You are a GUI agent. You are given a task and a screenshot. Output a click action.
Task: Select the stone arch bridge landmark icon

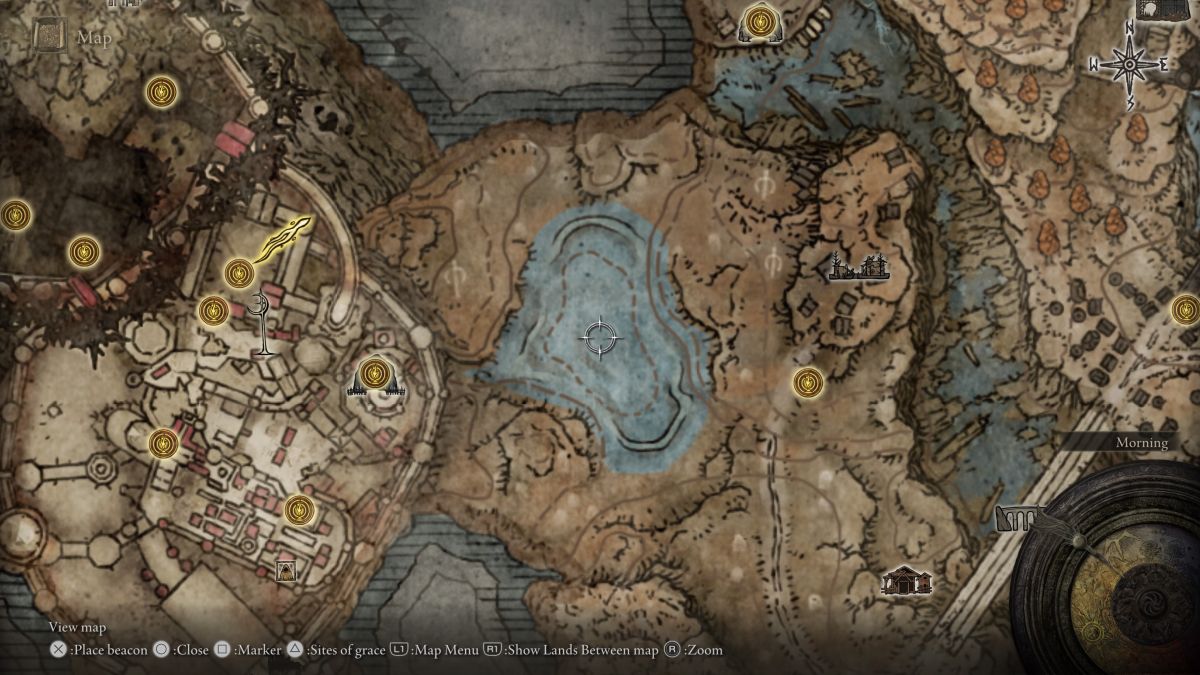pyautogui.click(x=1018, y=519)
